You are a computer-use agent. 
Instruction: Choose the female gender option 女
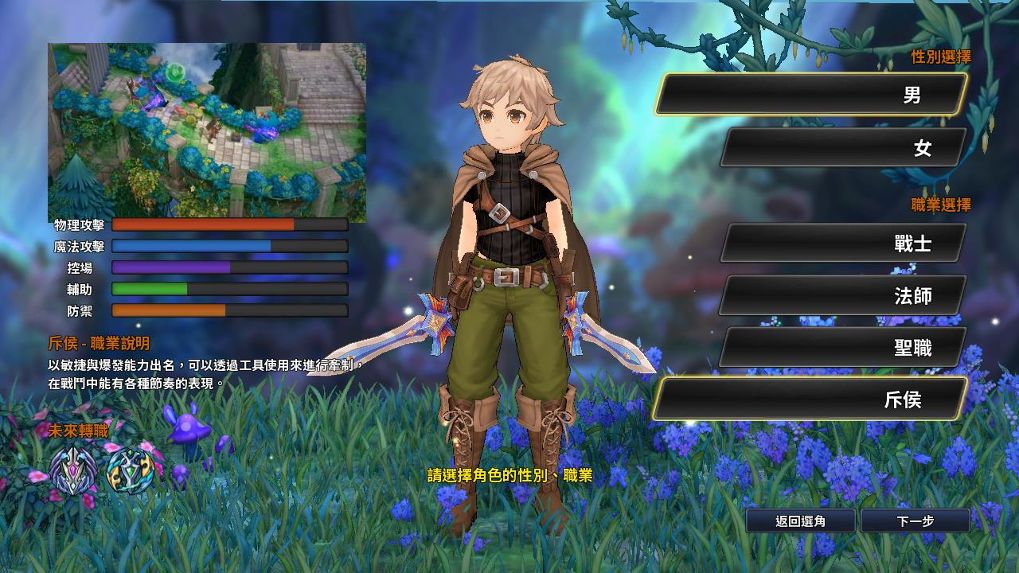[843, 148]
